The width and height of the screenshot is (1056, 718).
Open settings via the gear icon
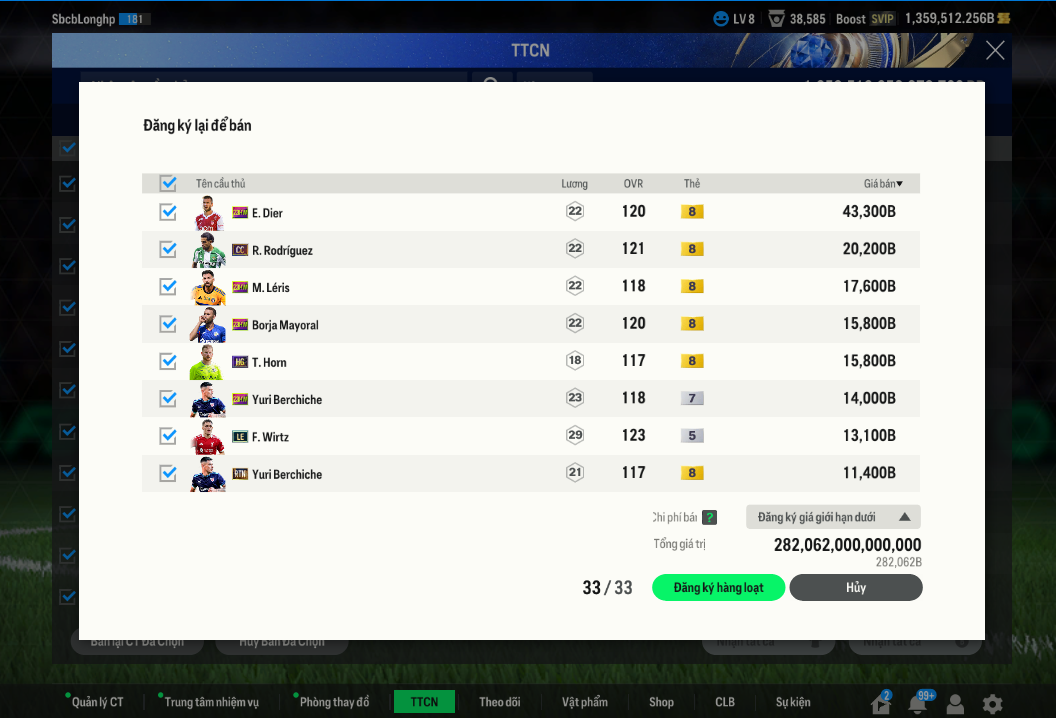pos(992,703)
